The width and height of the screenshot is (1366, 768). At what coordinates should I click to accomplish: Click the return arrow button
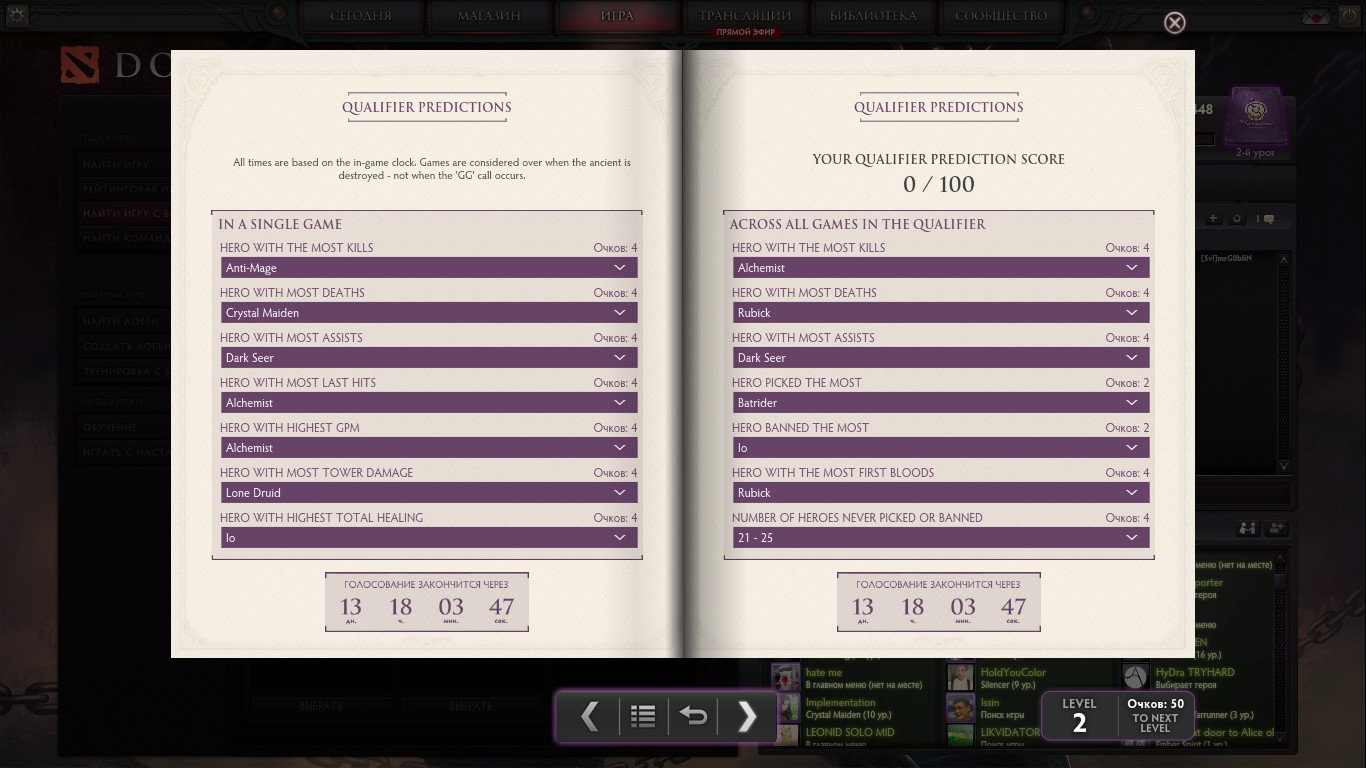tap(693, 716)
